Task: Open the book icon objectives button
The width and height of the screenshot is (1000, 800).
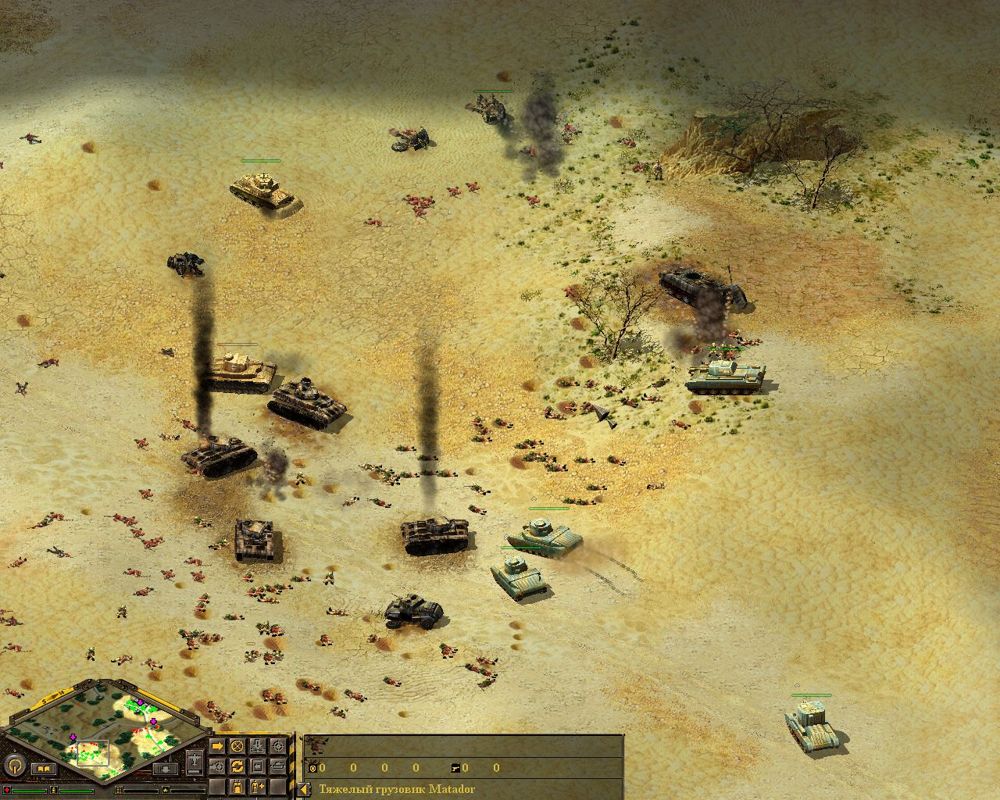Action: [44, 769]
